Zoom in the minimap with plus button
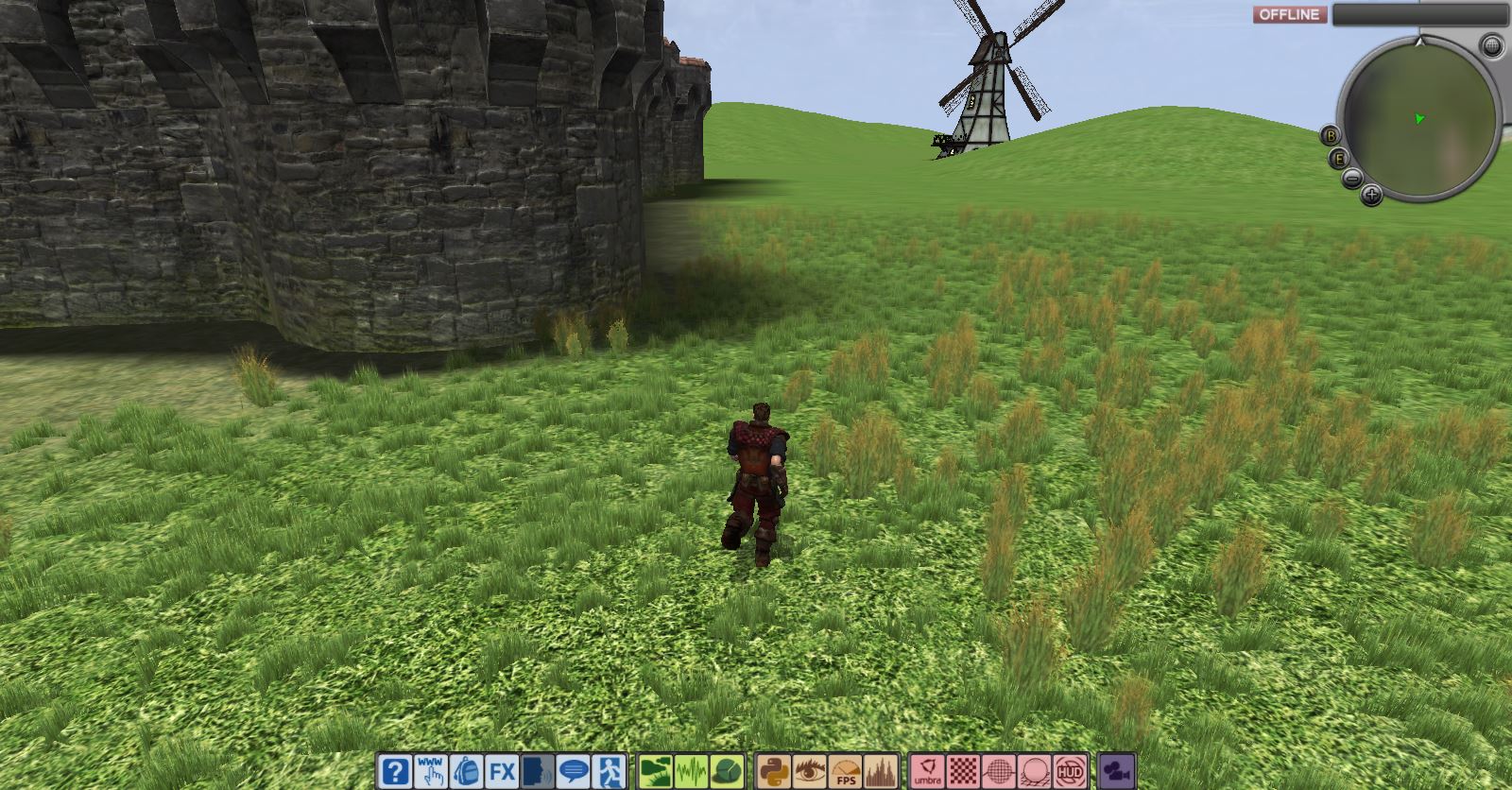Viewport: 1512px width, 790px height. (1371, 196)
